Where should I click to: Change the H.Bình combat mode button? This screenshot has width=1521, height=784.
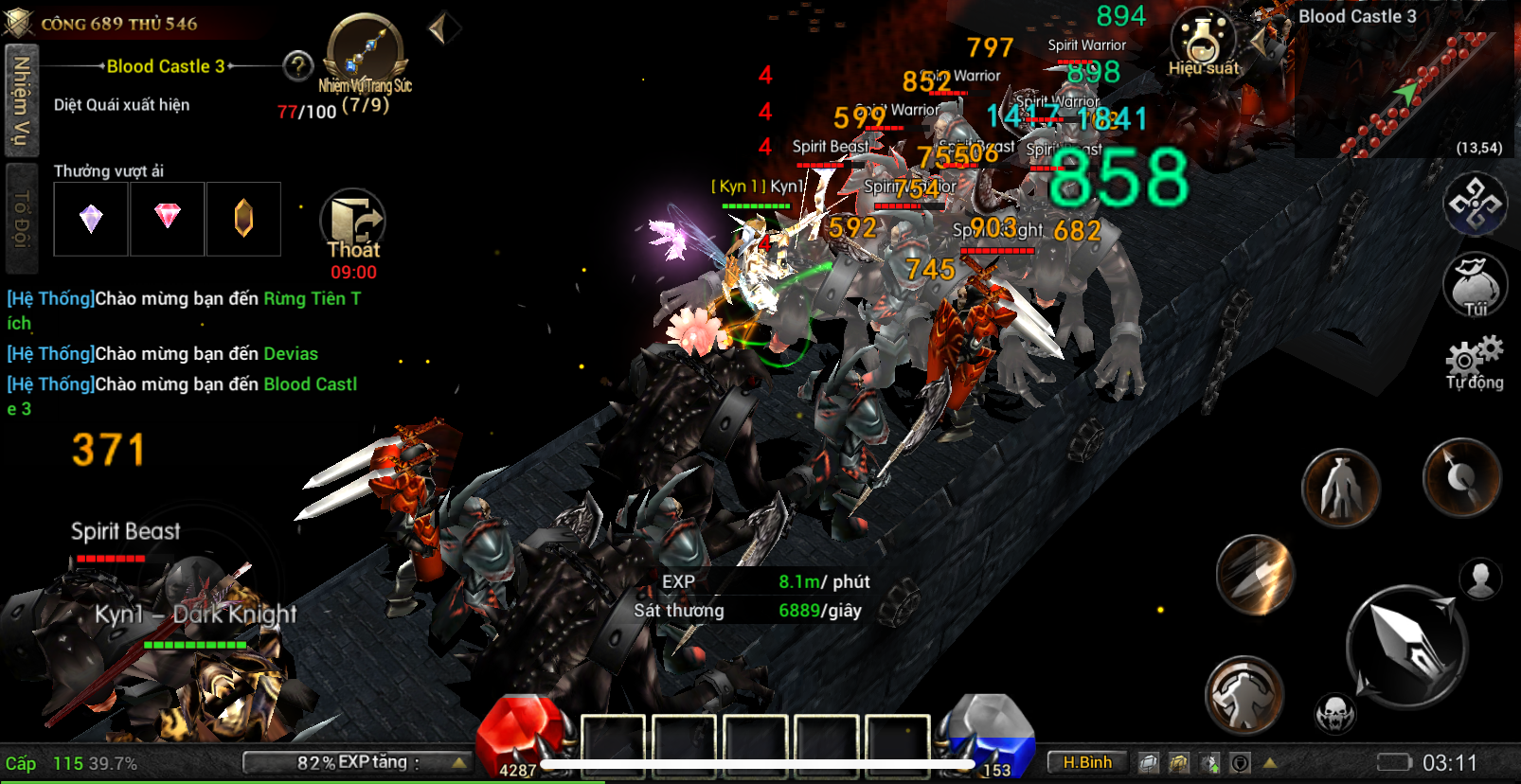tap(1087, 762)
